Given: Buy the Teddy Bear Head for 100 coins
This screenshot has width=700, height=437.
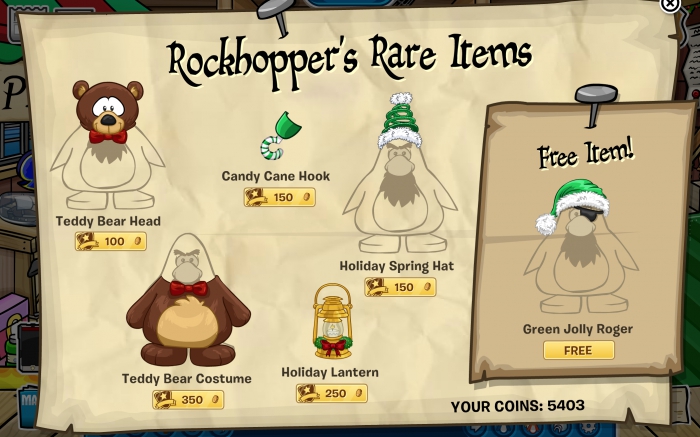Looking at the screenshot, I should 111,241.
